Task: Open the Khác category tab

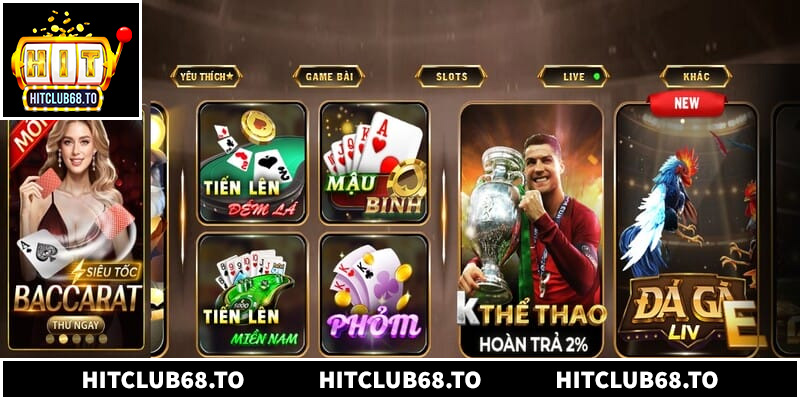Action: pos(696,76)
